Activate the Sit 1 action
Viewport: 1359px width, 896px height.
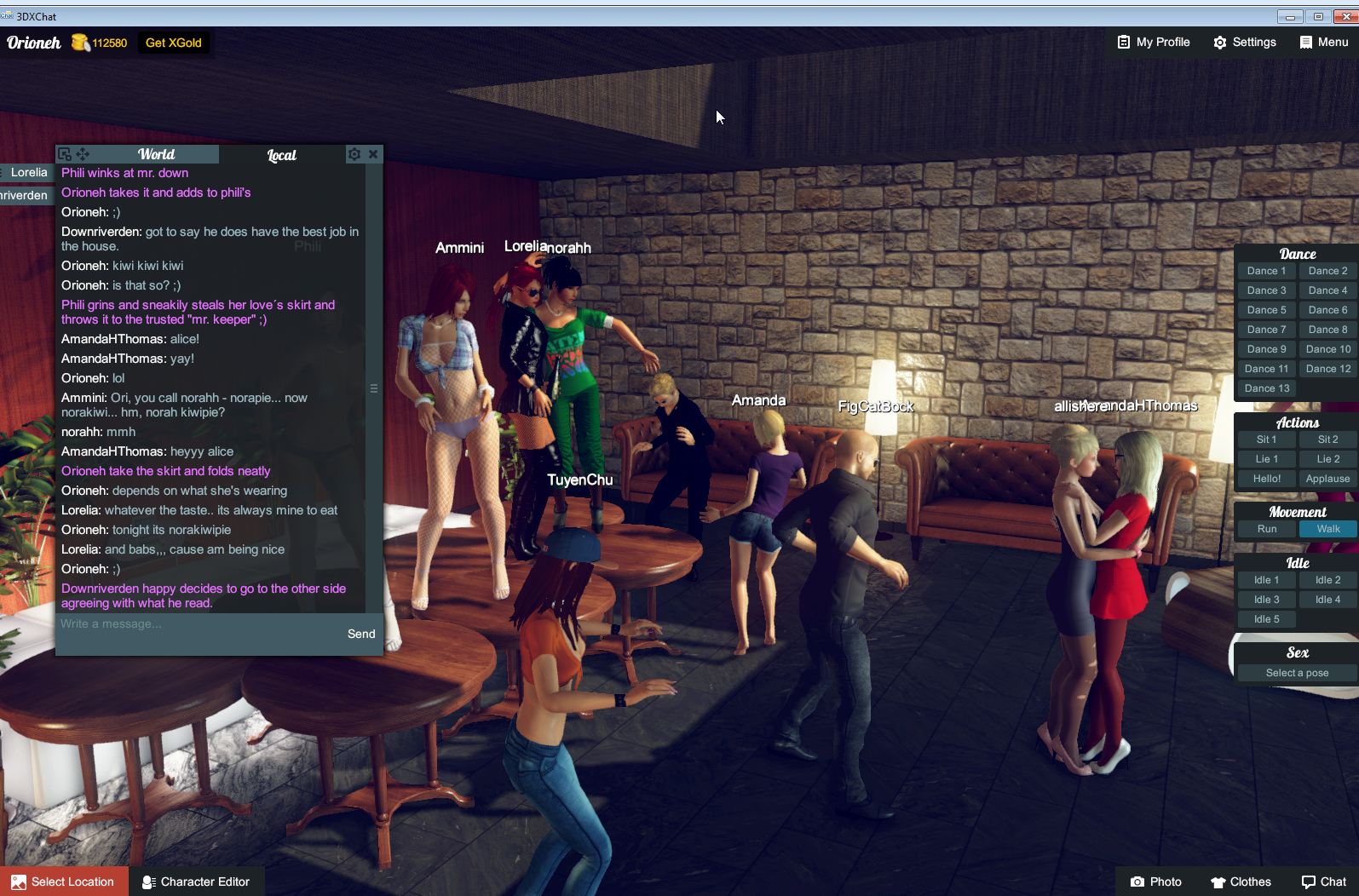coord(1265,439)
